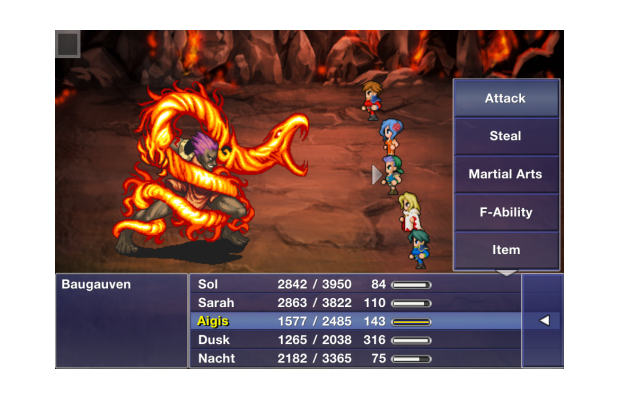Use the Martial Arts command

[505, 174]
